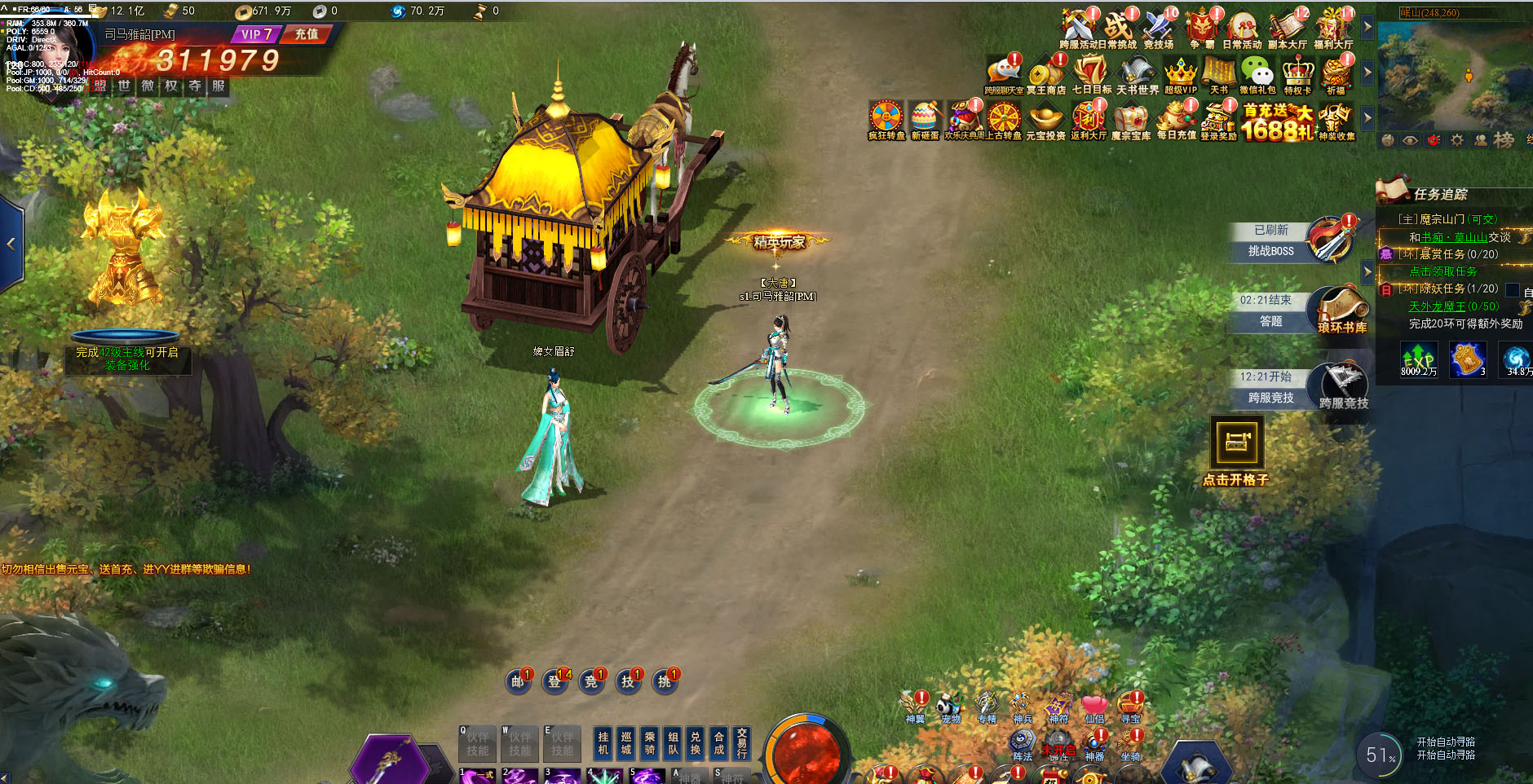This screenshot has height=784, width=1533.
Task: Claim the 首充送大礼 1688 first-recharge gift
Action: [1277, 121]
